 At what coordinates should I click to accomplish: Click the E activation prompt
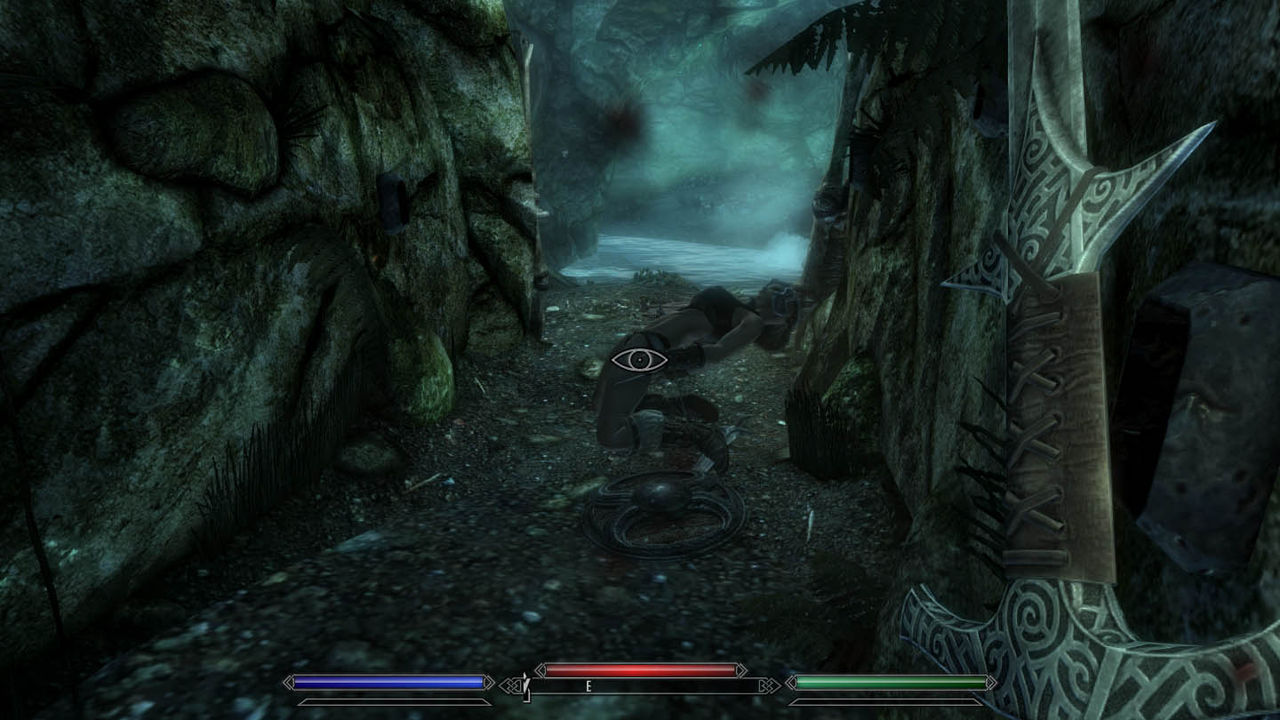tap(588, 685)
